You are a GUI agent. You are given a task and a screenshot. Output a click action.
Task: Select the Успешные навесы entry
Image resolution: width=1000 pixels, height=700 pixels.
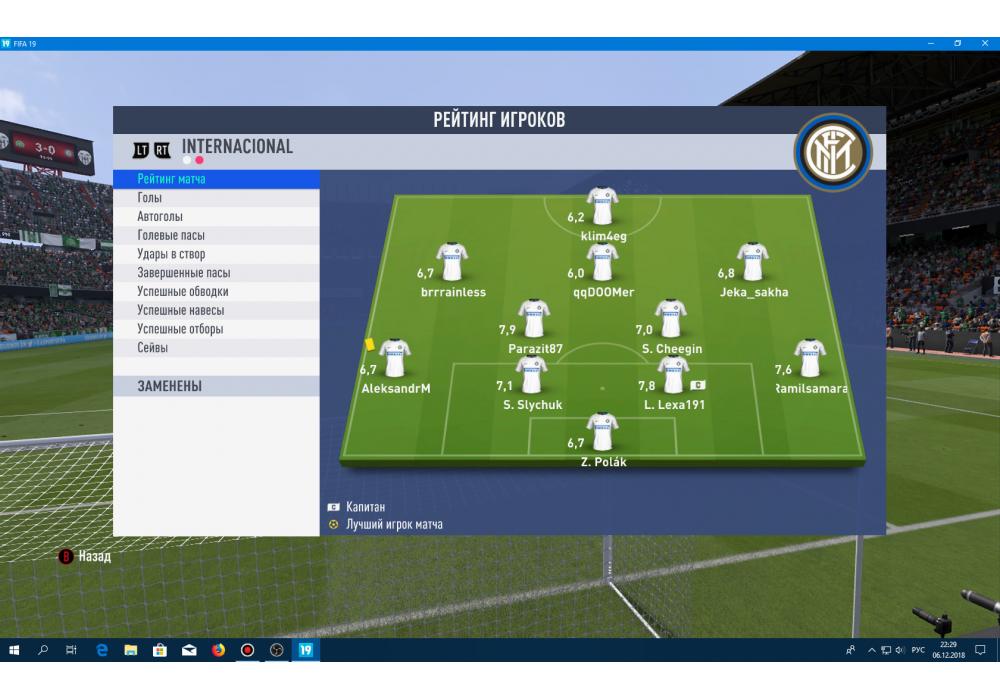[216, 310]
